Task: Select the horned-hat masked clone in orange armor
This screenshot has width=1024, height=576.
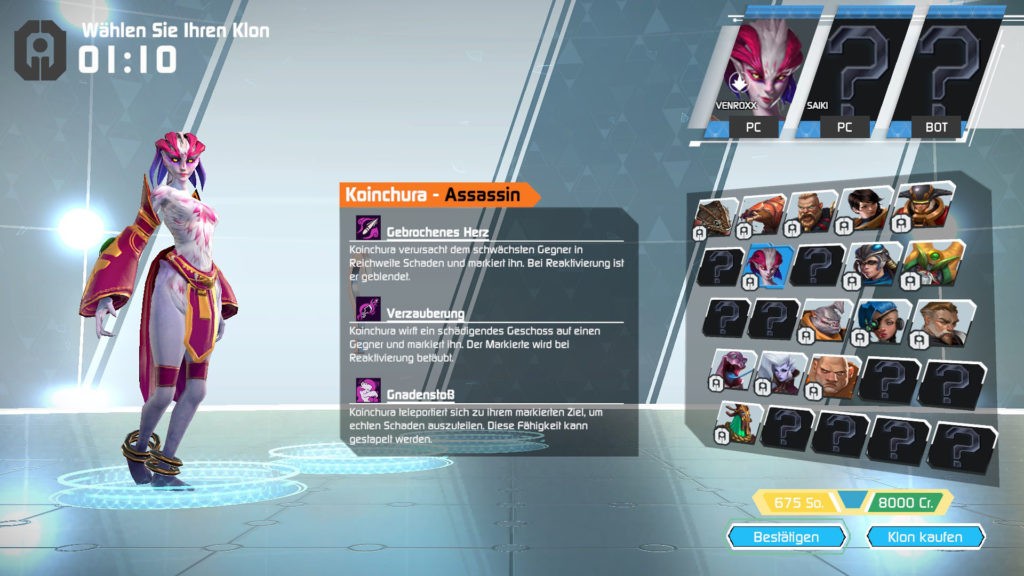Action: [x=920, y=205]
